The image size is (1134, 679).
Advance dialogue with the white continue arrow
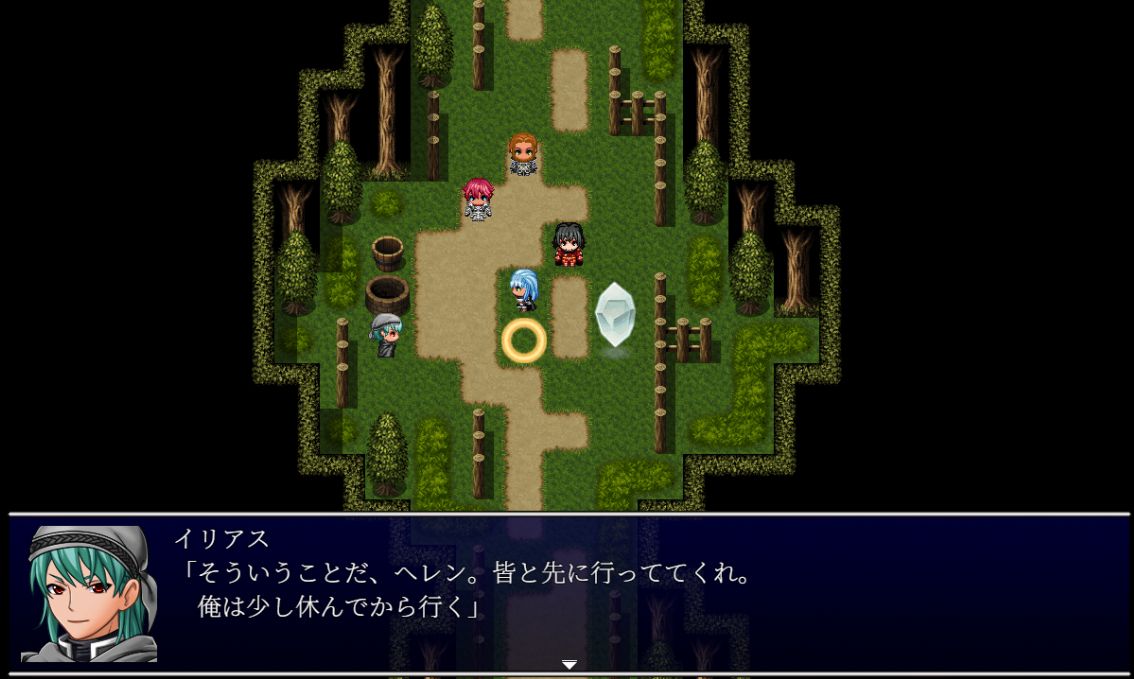(x=569, y=664)
